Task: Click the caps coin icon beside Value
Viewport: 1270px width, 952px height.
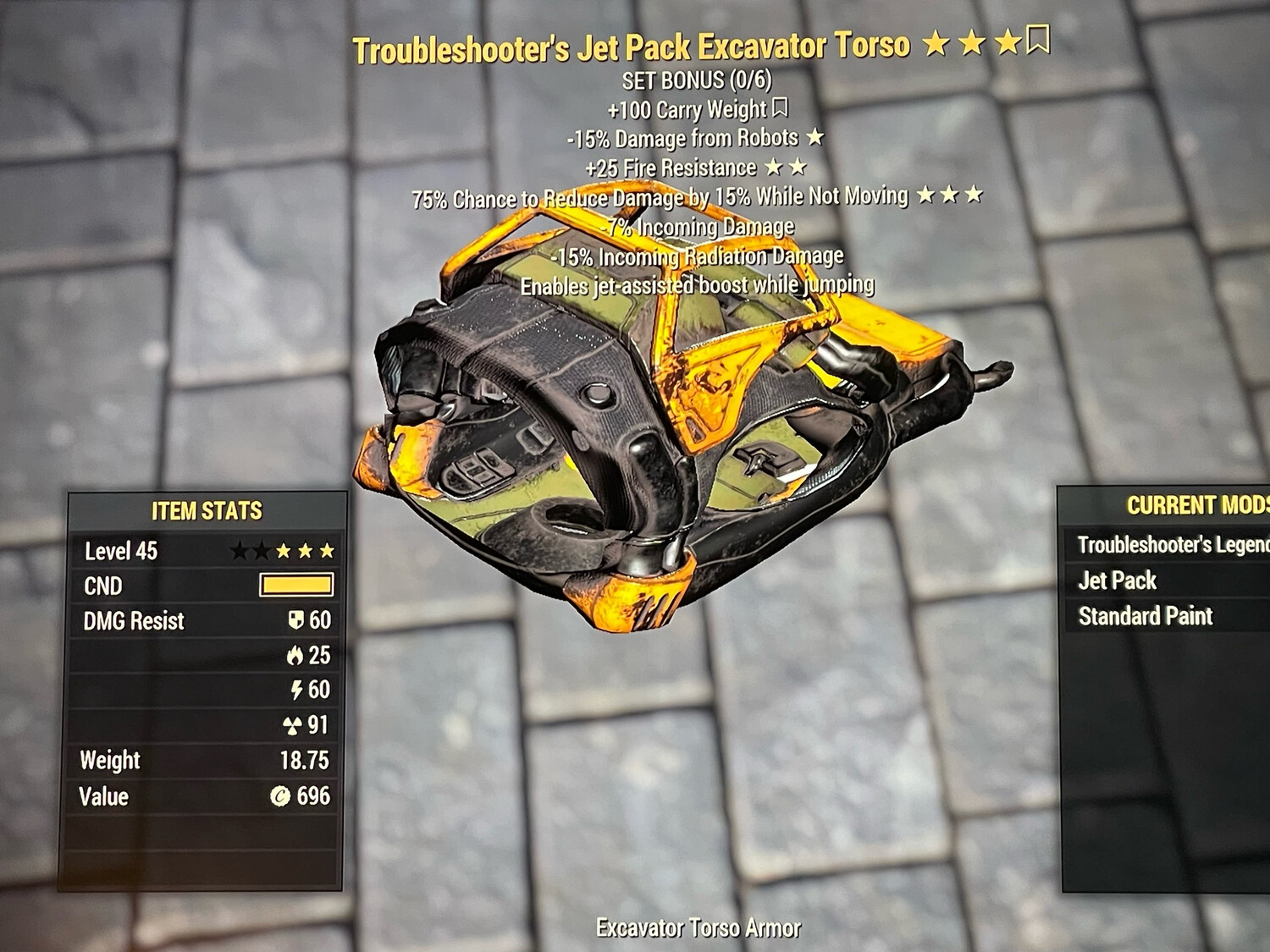Action: click(x=282, y=796)
